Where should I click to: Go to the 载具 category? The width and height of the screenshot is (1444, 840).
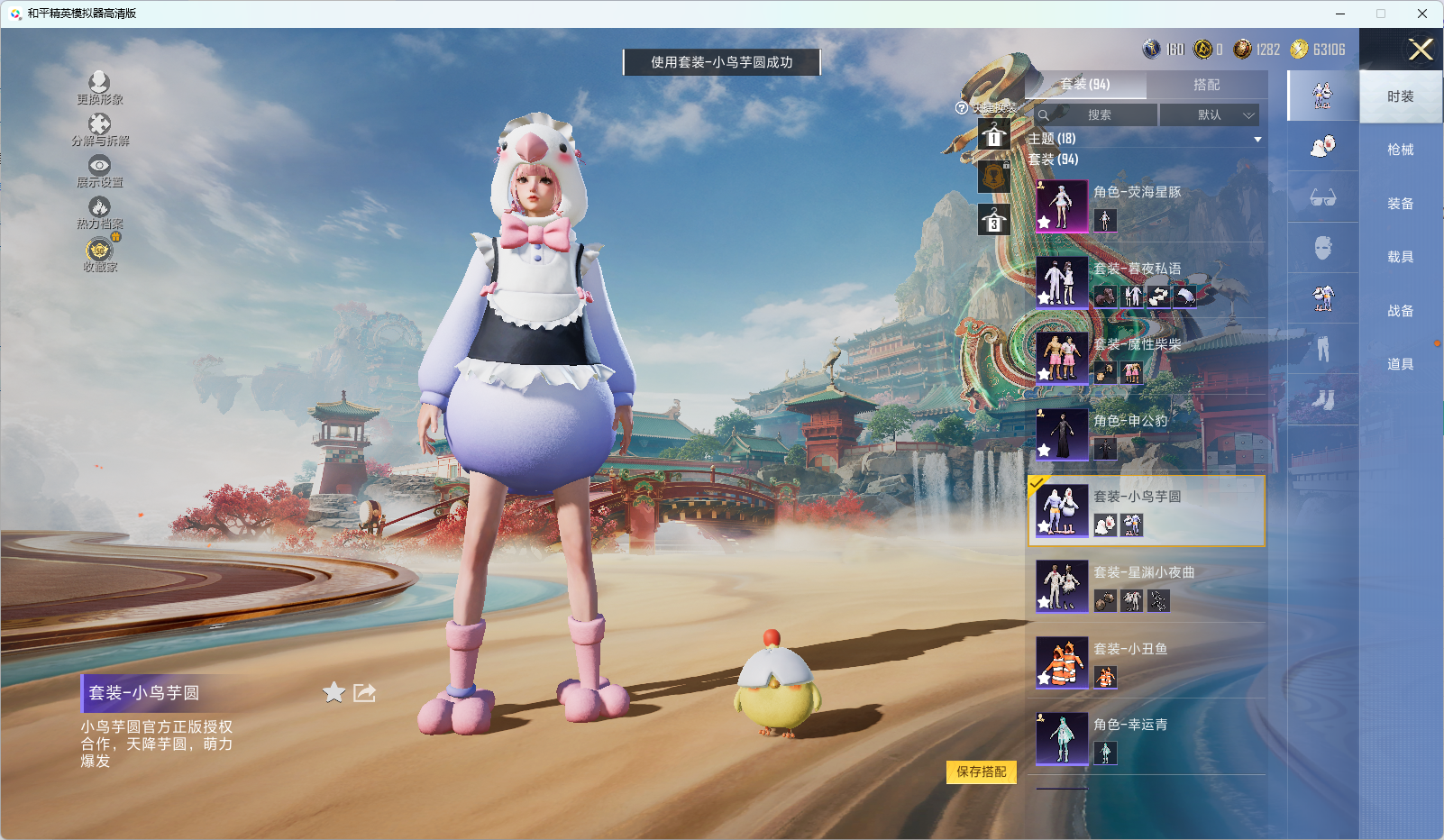pyautogui.click(x=1400, y=257)
